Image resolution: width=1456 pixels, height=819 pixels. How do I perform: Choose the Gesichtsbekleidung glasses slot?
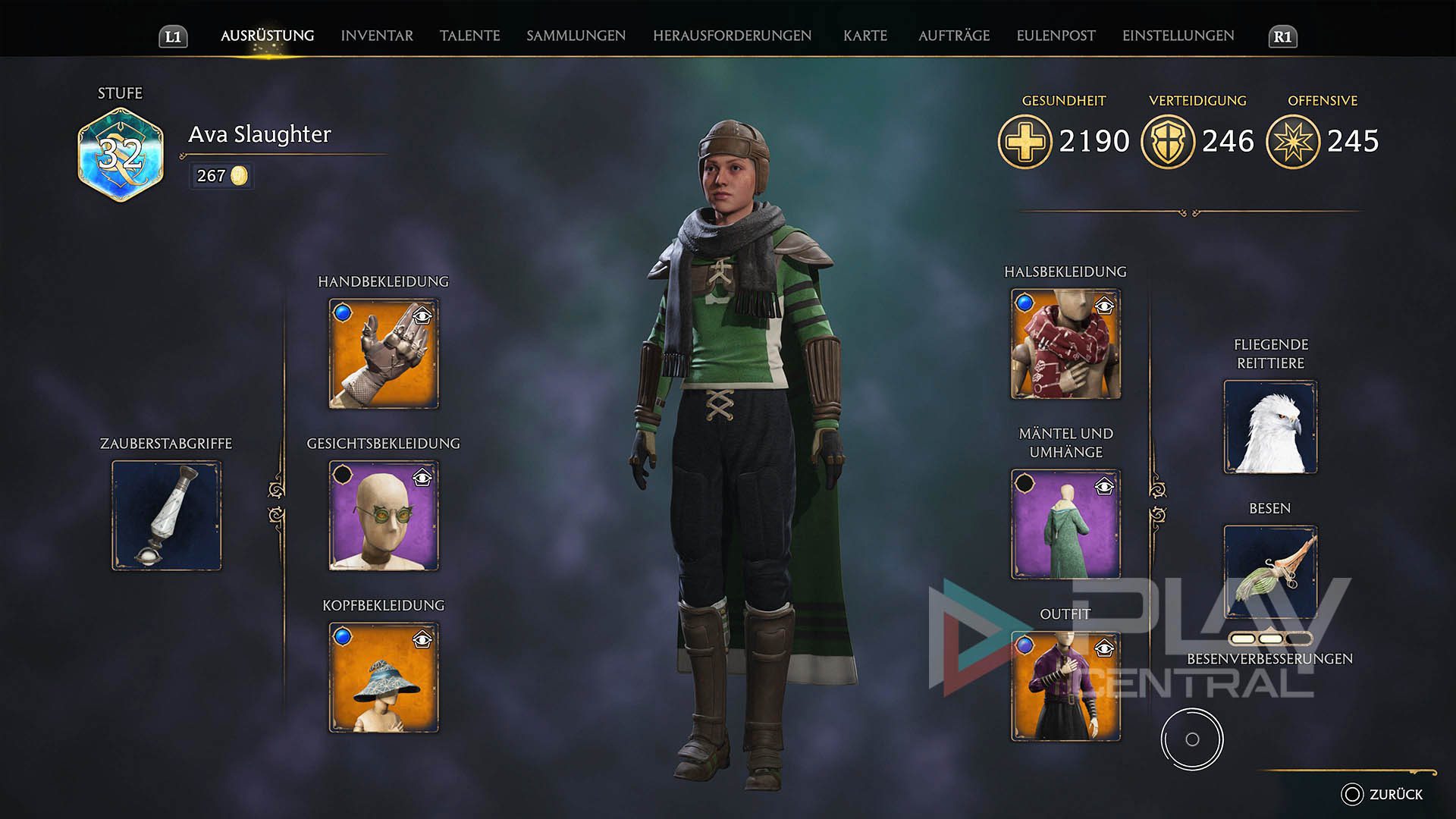[x=383, y=516]
